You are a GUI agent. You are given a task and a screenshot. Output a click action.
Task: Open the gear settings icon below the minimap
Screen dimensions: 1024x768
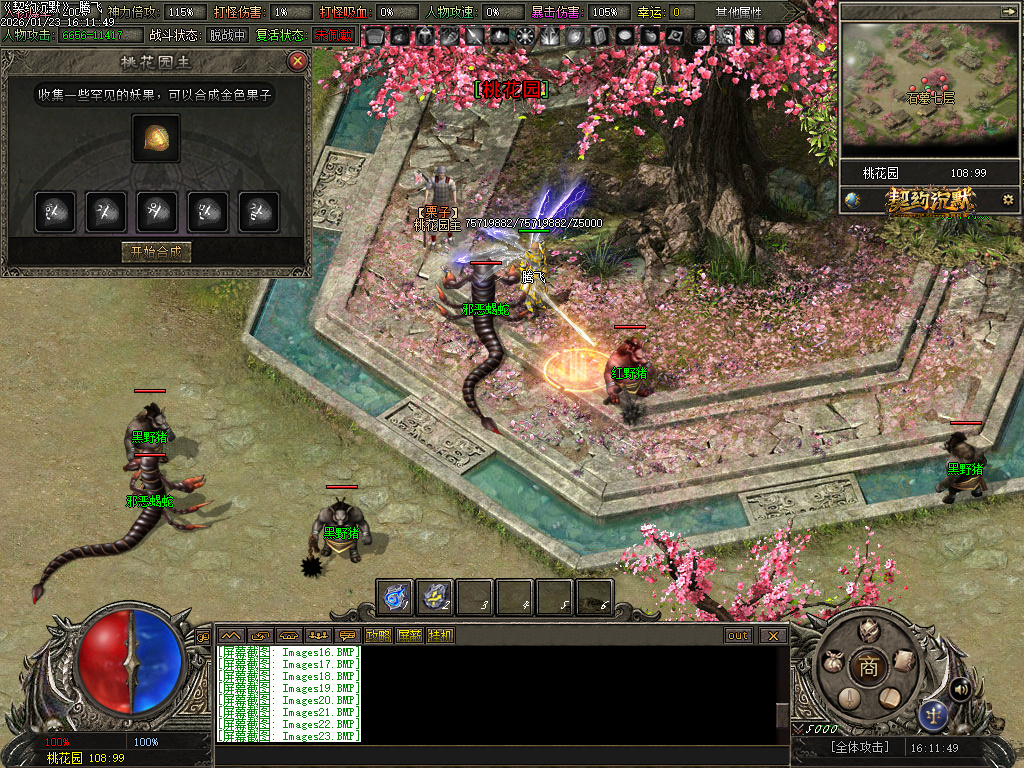pyautogui.click(x=1007, y=199)
